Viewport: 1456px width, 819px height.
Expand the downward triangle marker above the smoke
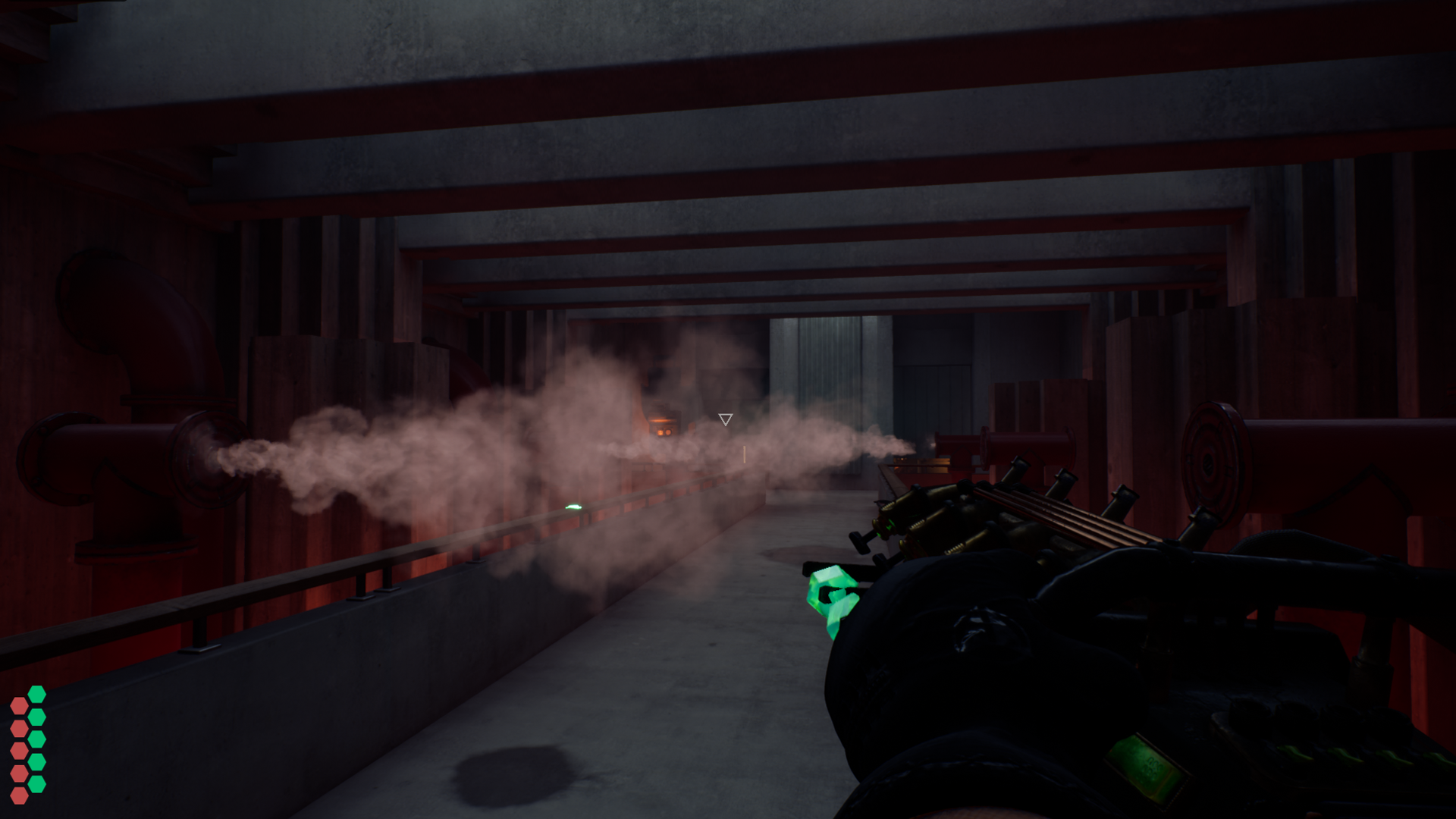coord(725,419)
